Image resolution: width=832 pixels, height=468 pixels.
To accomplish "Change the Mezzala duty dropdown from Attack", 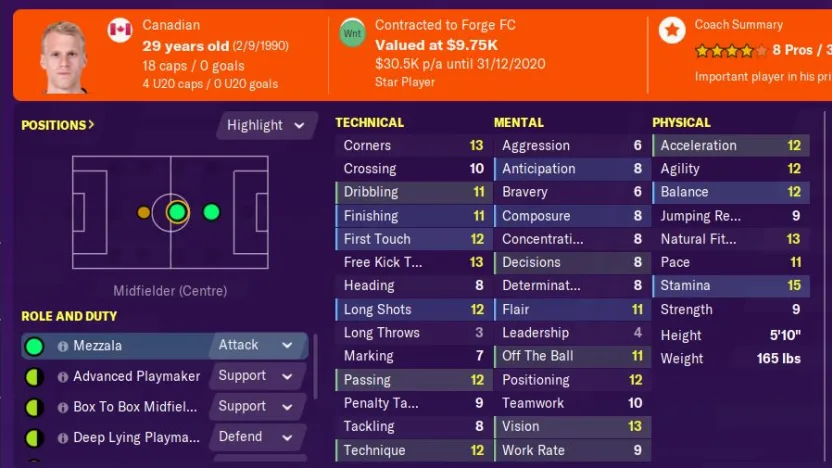I will click(258, 345).
